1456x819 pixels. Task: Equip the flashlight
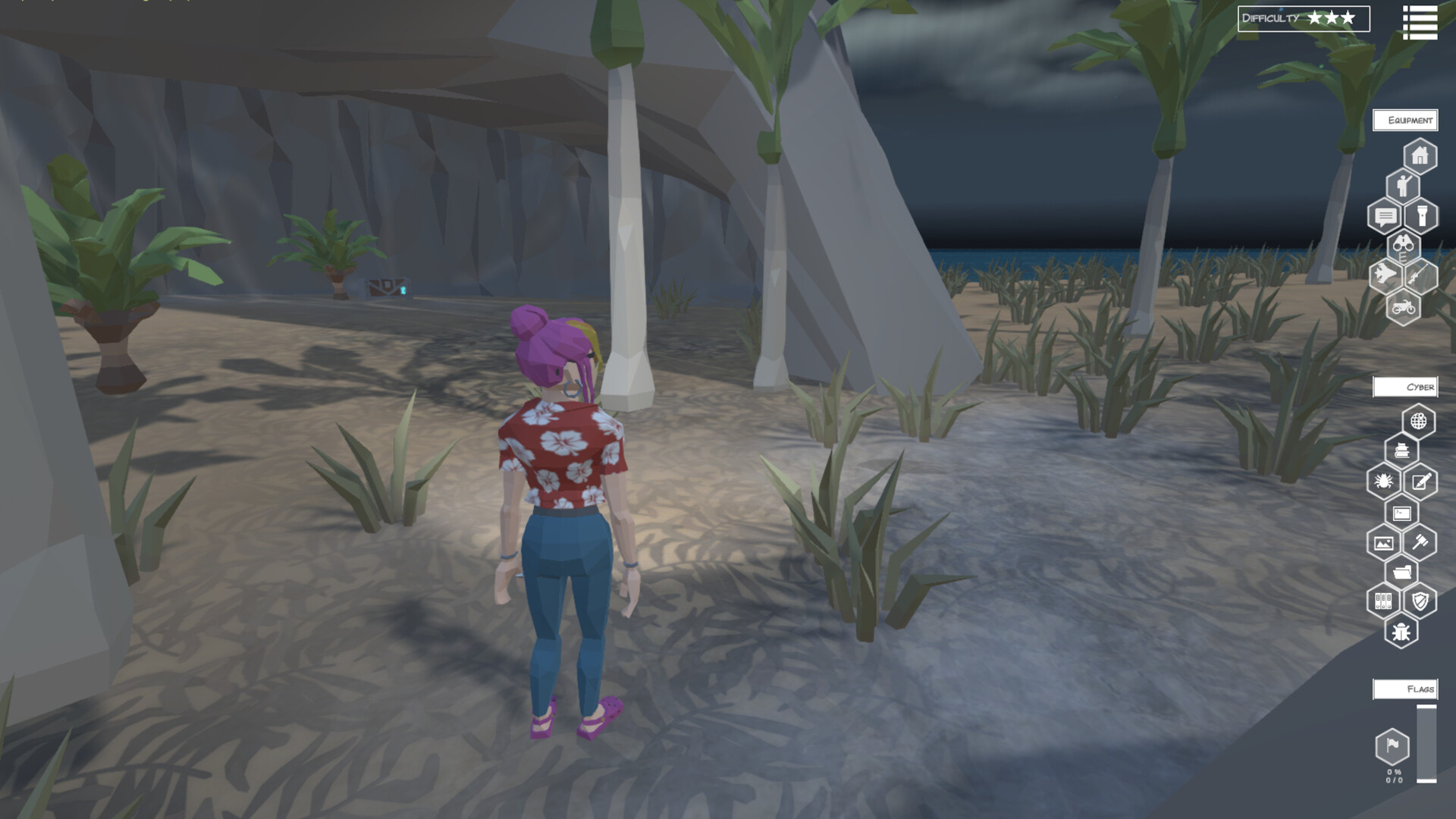point(1421,215)
